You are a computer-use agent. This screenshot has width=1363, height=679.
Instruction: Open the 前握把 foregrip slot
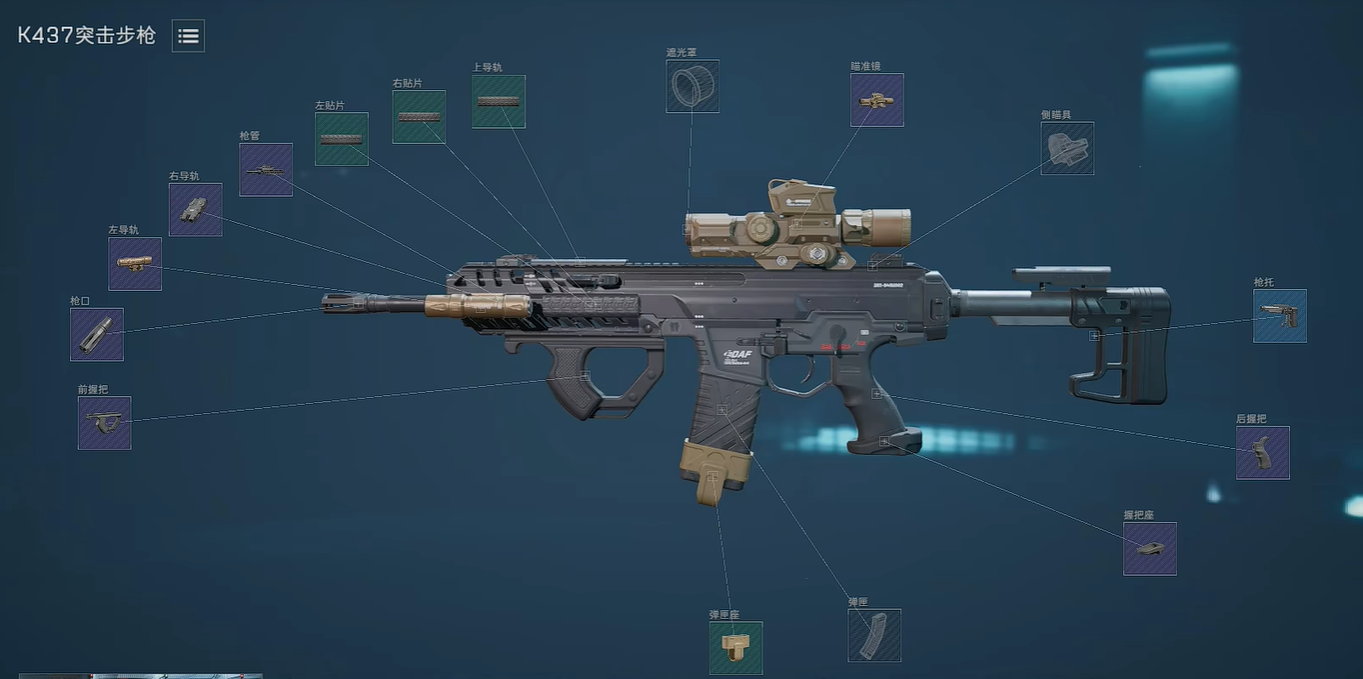pos(105,423)
